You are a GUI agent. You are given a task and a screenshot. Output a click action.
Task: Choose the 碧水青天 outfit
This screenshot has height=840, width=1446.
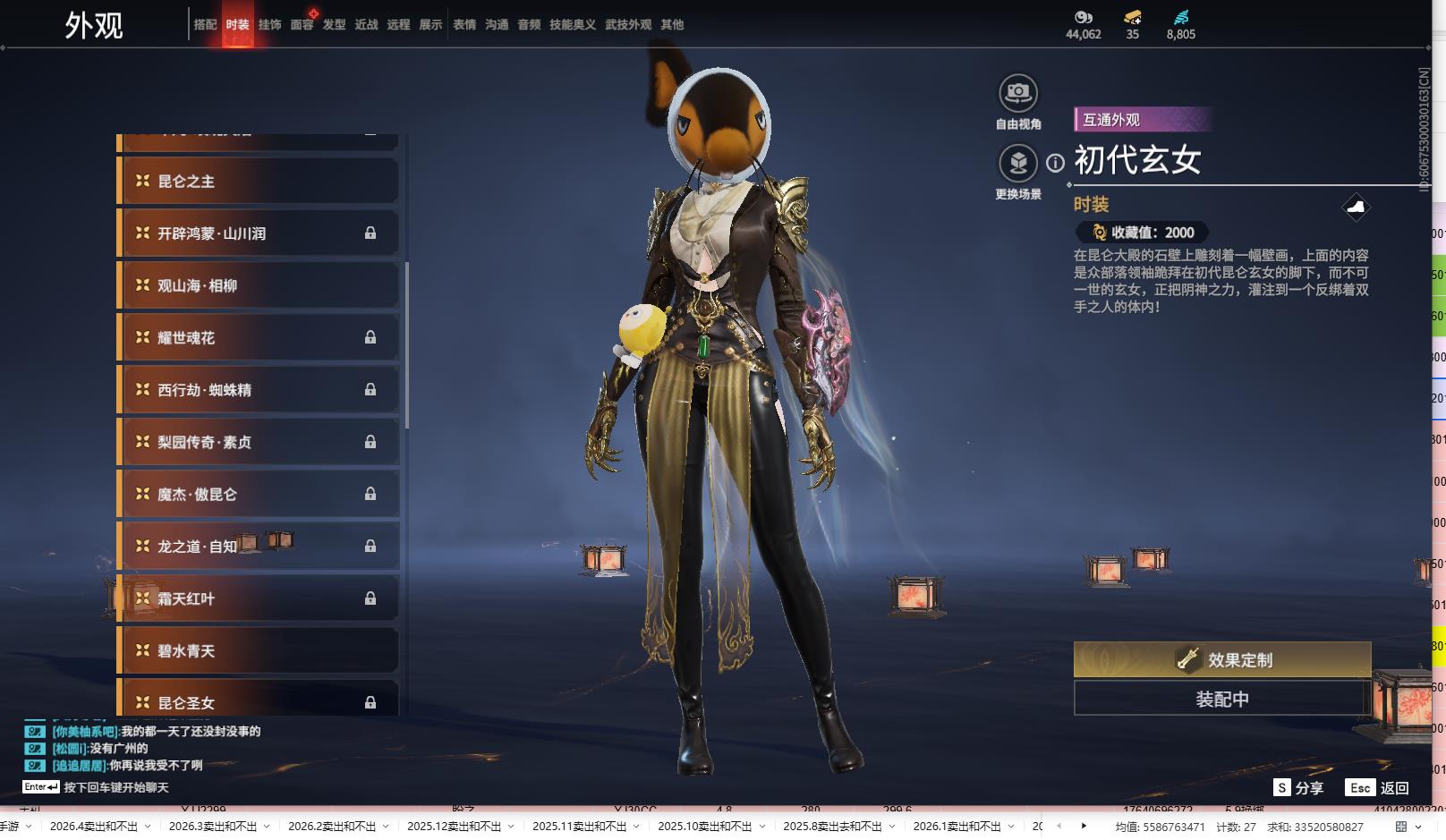click(x=258, y=651)
